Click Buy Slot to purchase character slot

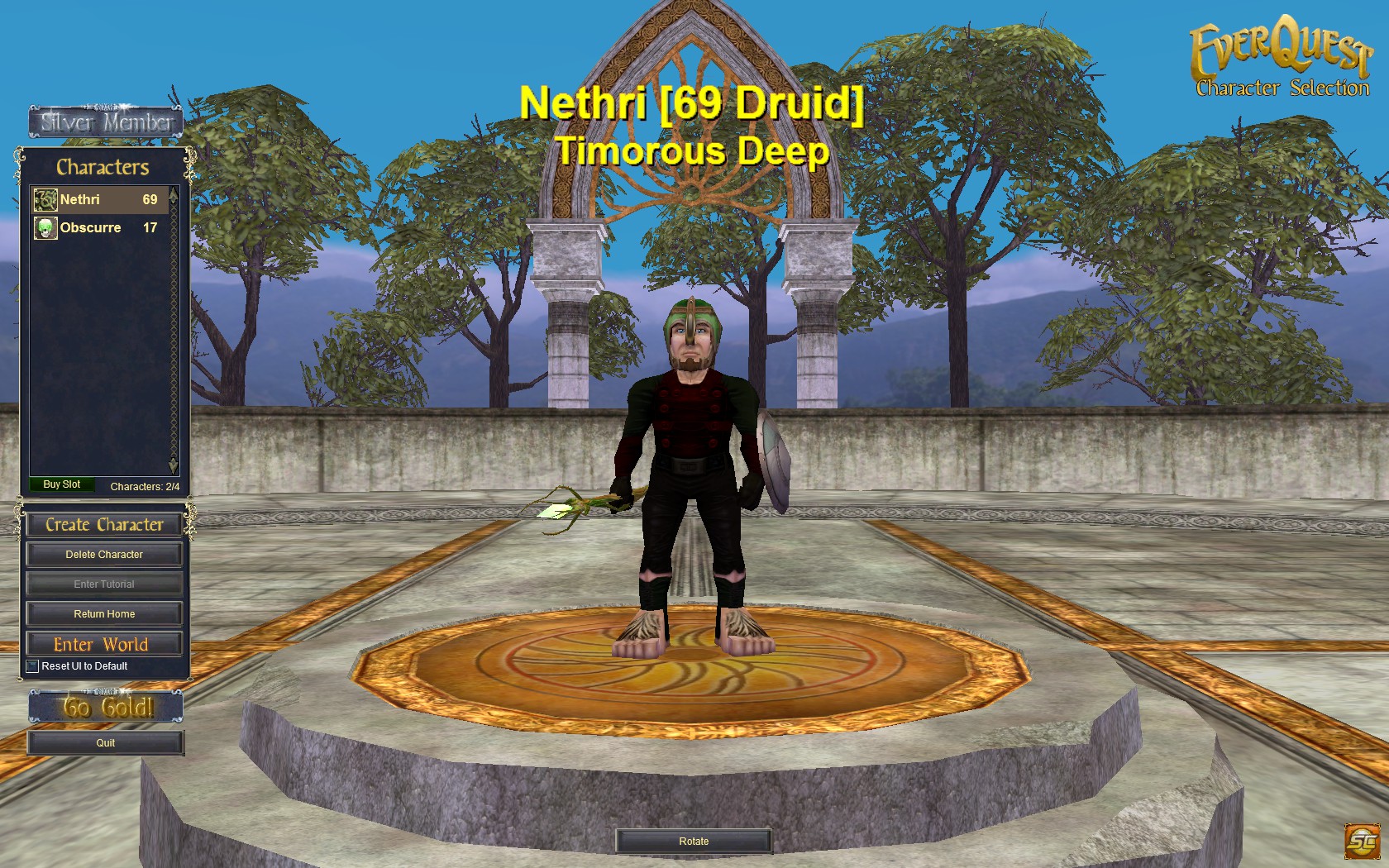(x=61, y=484)
